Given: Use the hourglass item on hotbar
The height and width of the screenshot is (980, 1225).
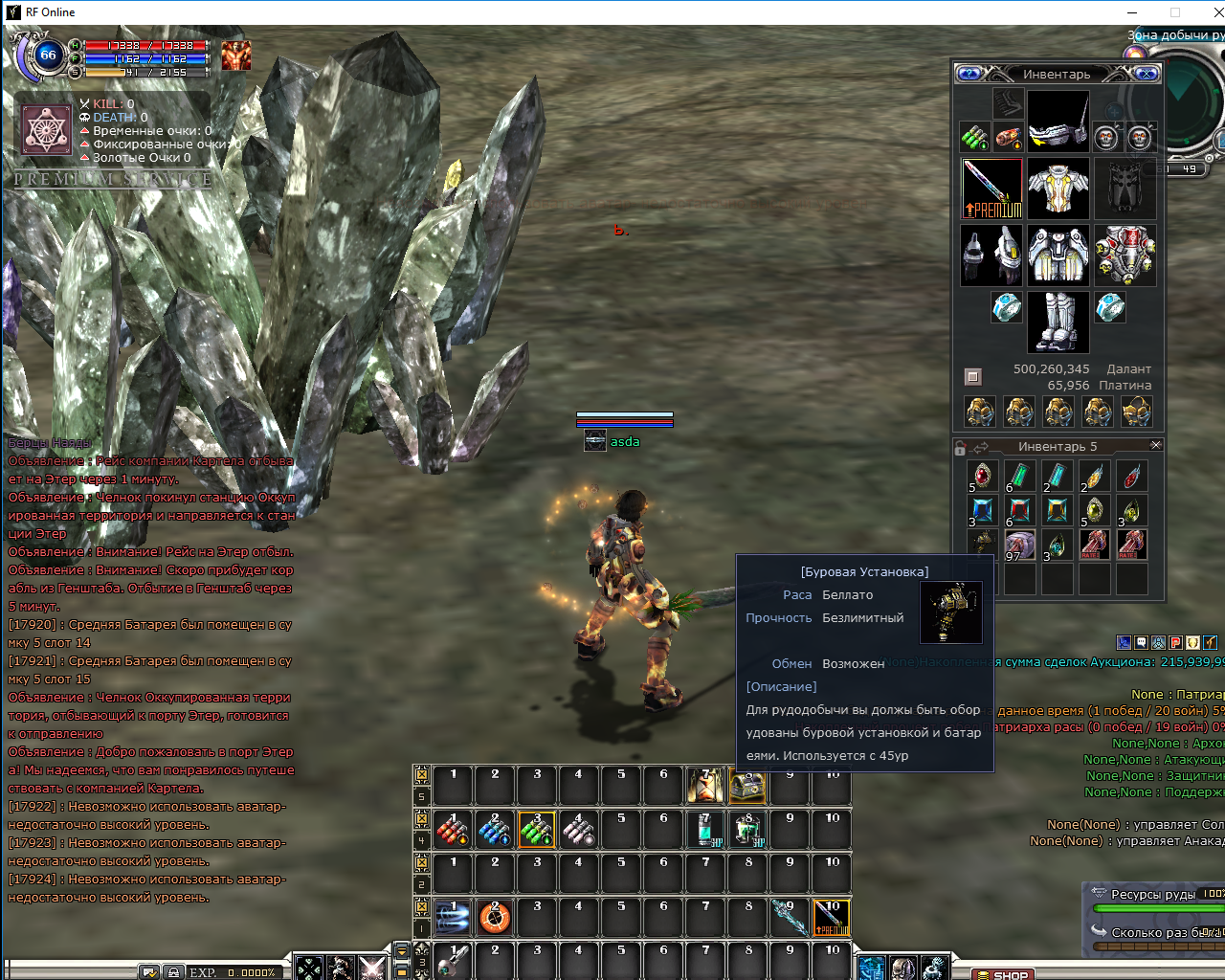Looking at the screenshot, I should pyautogui.click(x=705, y=786).
